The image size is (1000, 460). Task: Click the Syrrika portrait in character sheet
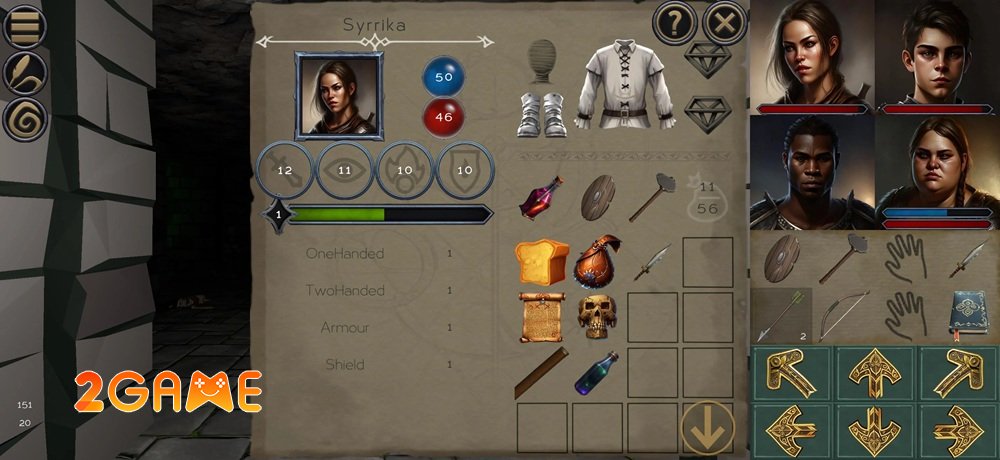pos(338,96)
